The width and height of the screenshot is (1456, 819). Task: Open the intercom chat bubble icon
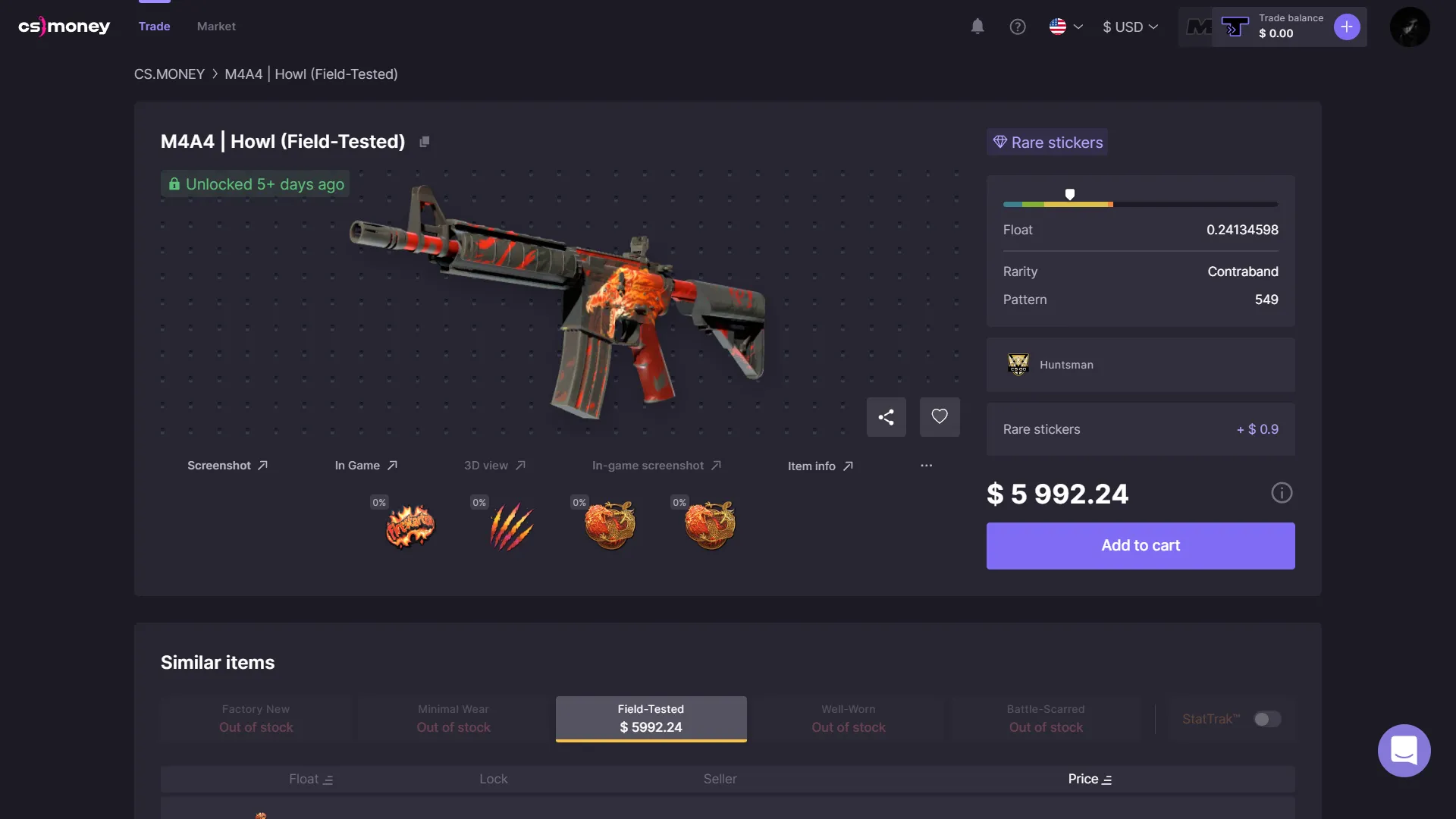point(1404,751)
